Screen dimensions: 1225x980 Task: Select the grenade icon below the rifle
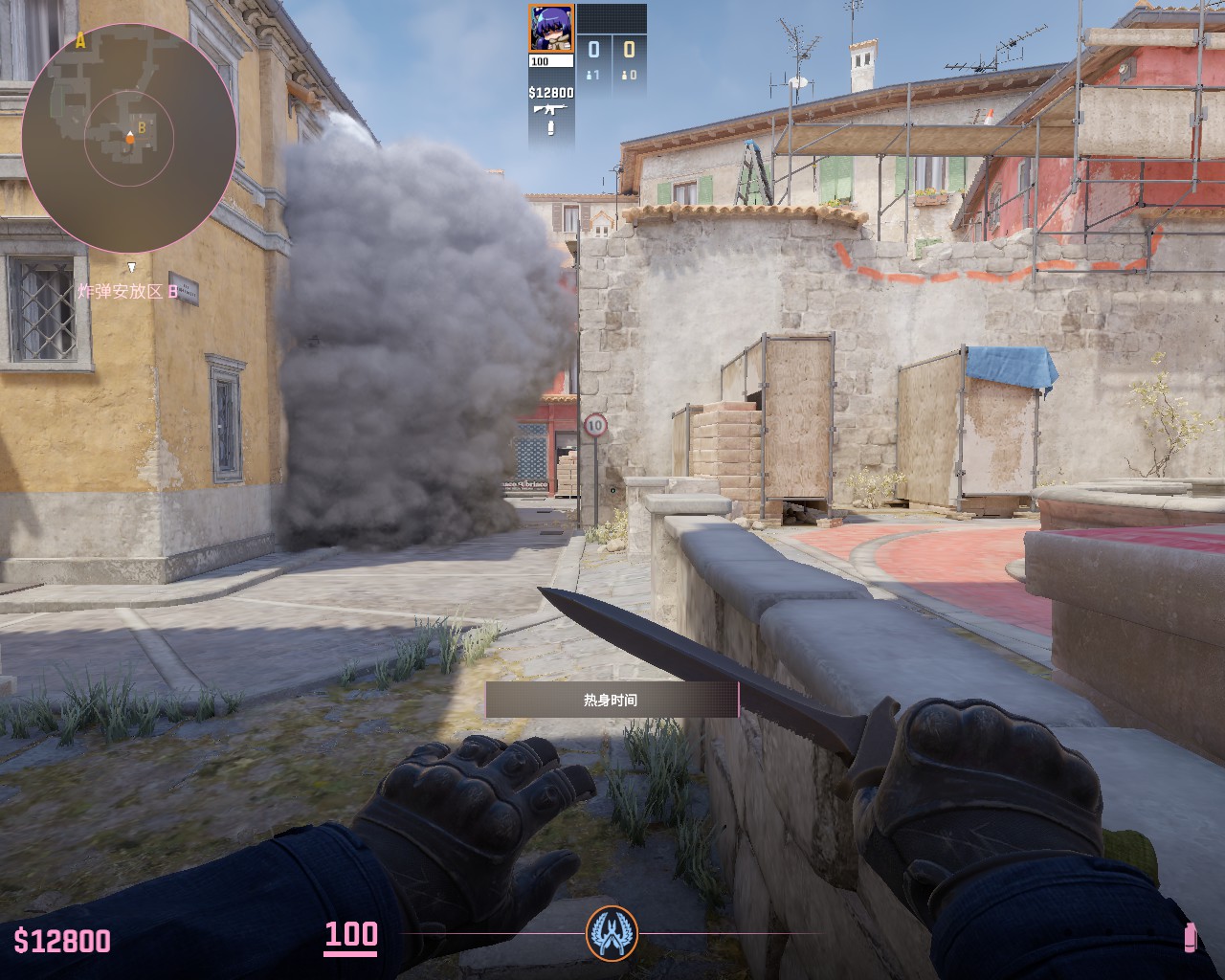551,128
